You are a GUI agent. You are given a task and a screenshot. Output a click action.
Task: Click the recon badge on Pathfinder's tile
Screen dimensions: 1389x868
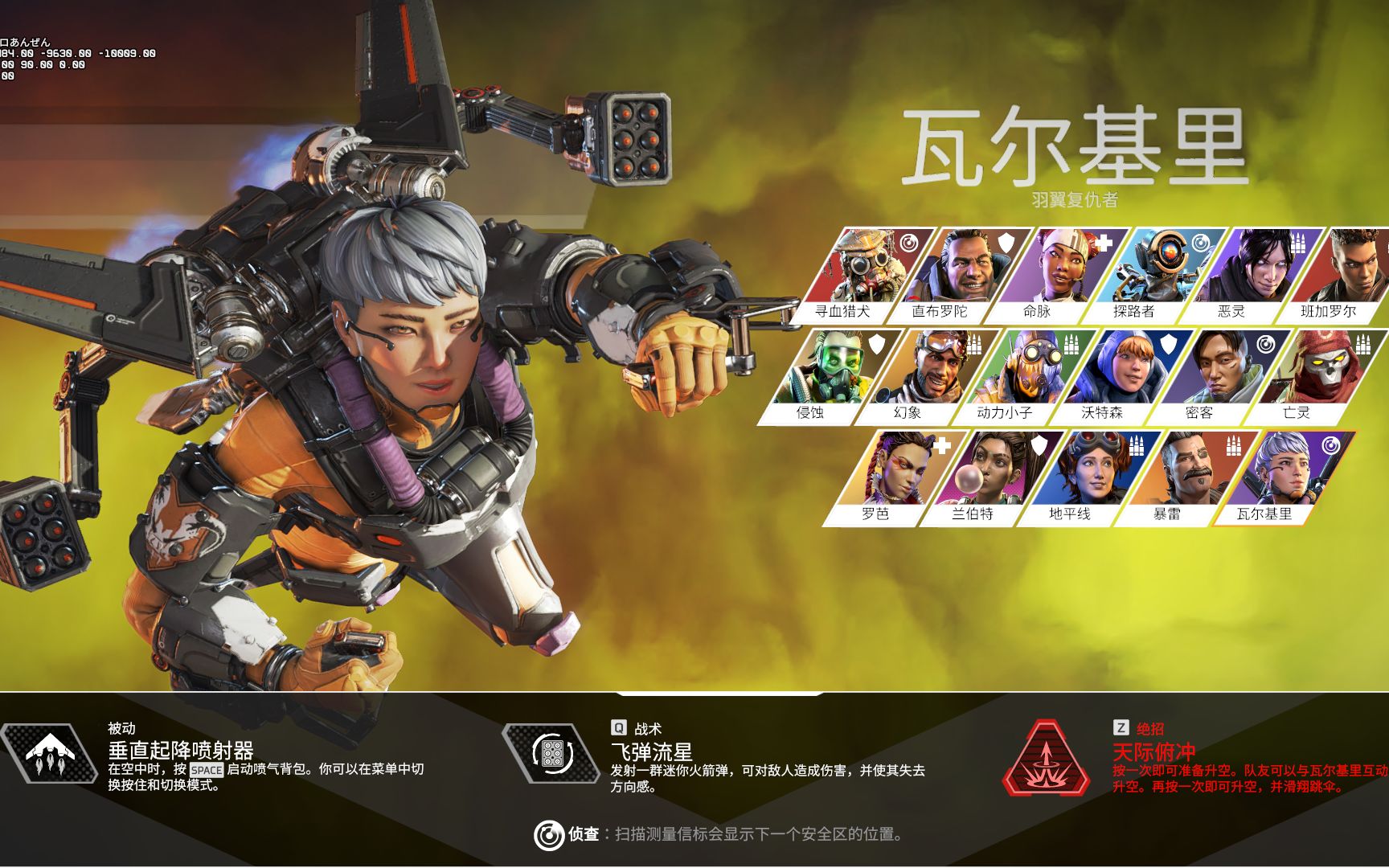tap(1202, 242)
